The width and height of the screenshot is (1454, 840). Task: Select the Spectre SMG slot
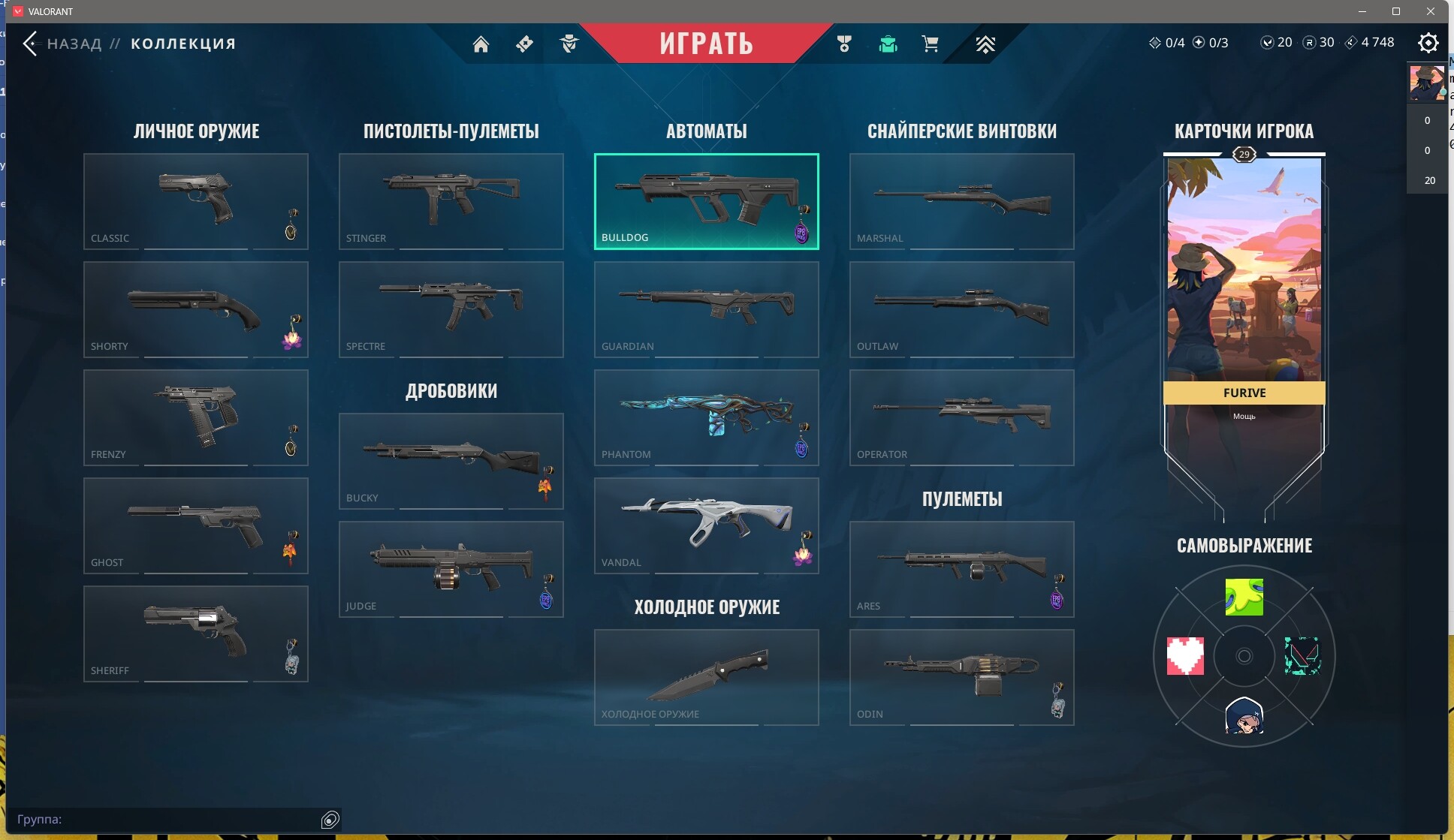click(451, 309)
